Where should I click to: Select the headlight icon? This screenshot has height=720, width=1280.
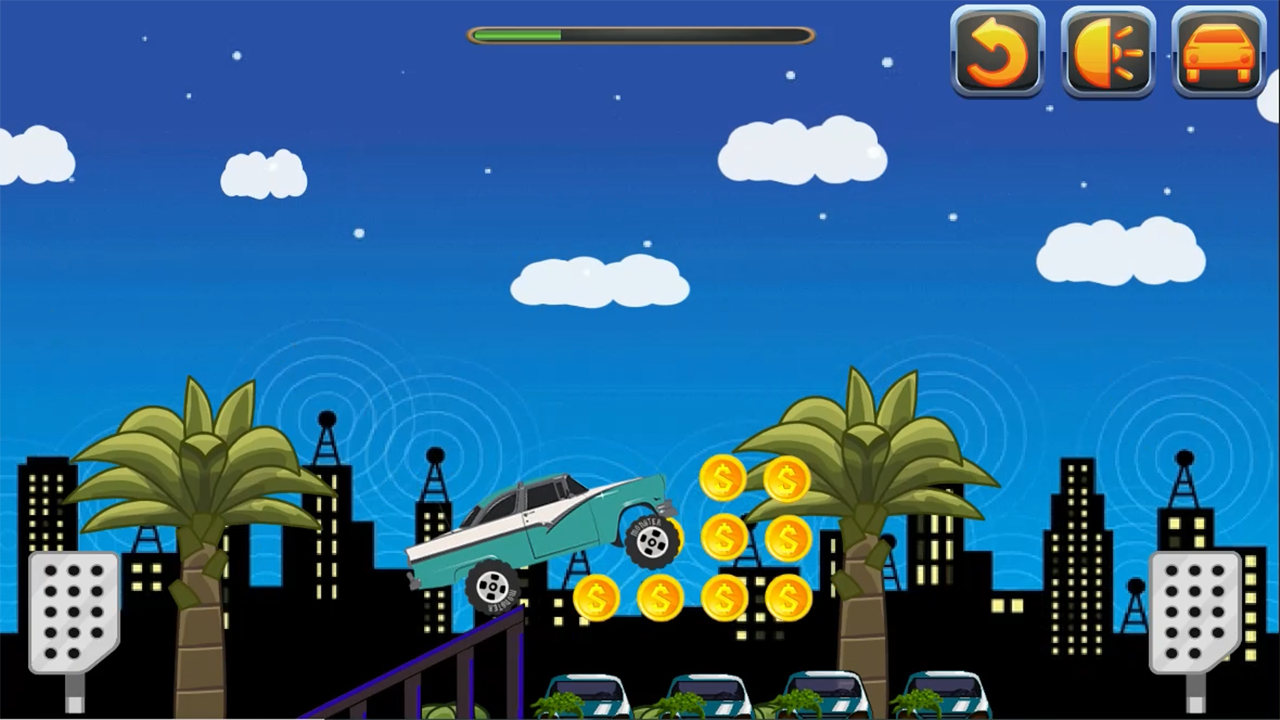(x=1108, y=52)
